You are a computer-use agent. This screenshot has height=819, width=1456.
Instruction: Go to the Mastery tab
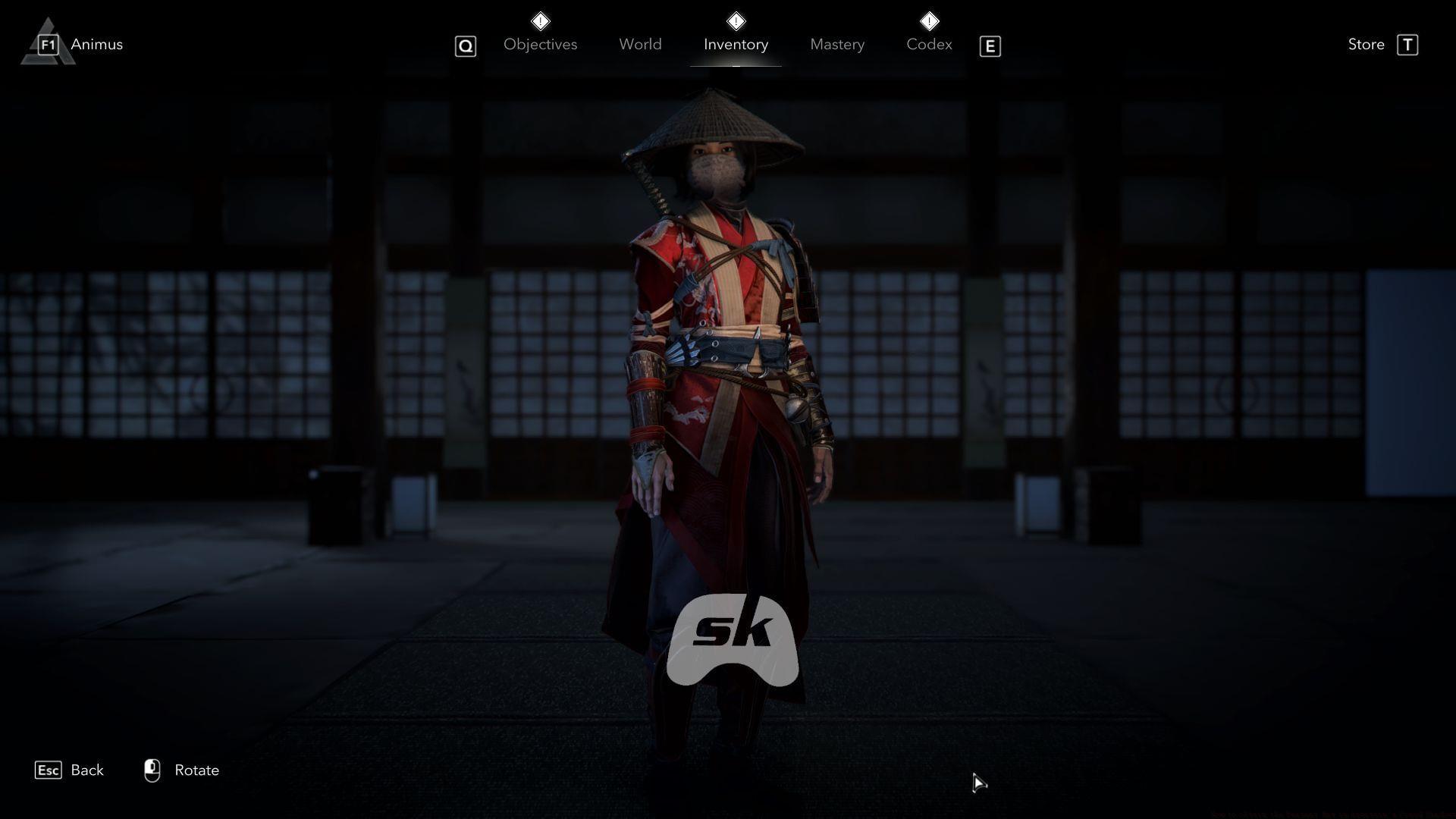tap(837, 45)
